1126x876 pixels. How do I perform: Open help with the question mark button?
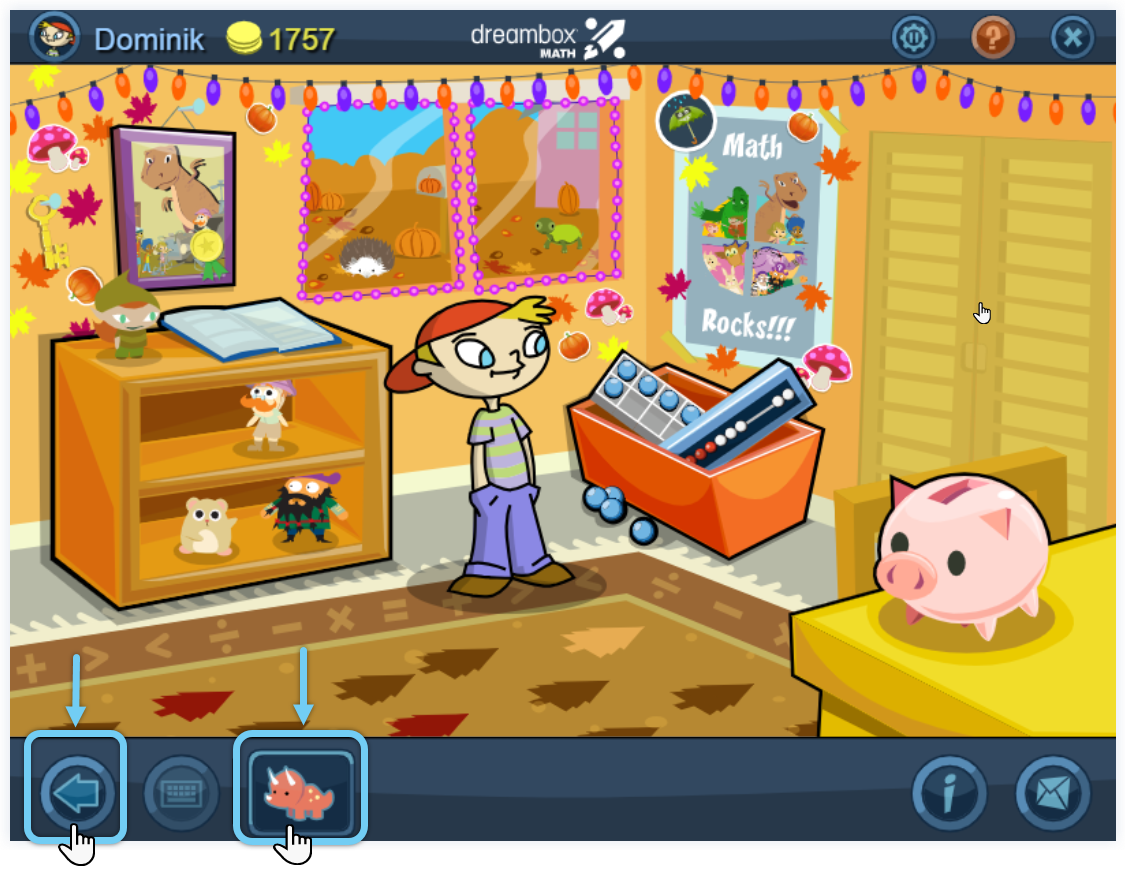tap(993, 39)
